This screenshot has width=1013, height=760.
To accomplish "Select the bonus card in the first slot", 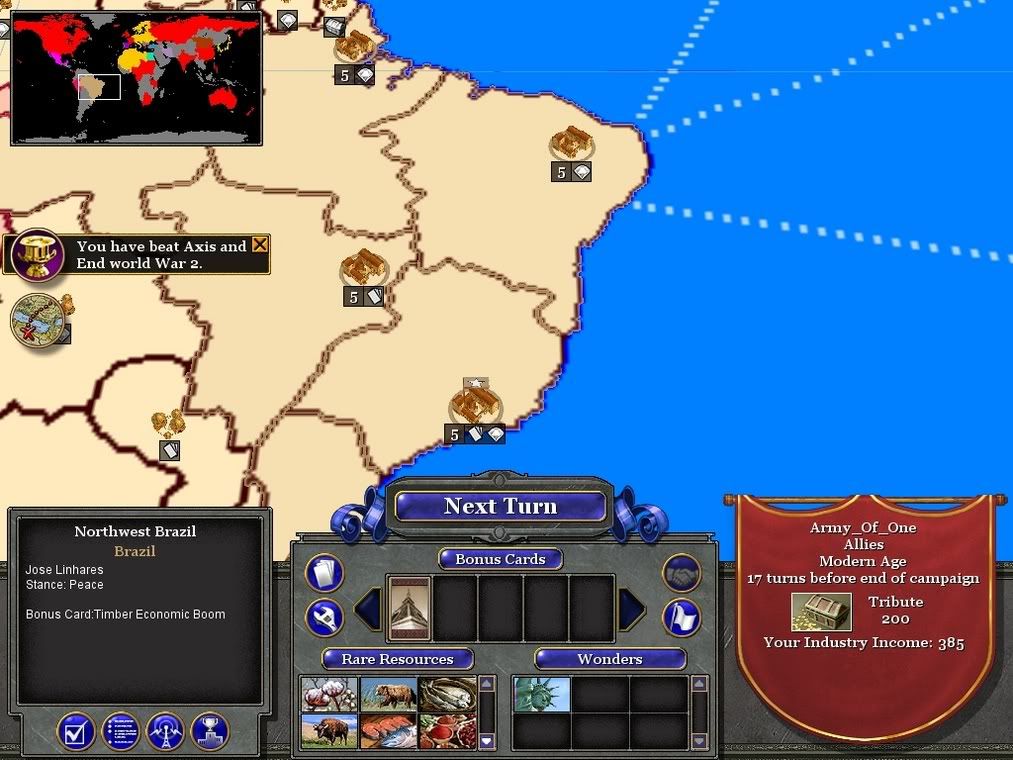I will [408, 608].
